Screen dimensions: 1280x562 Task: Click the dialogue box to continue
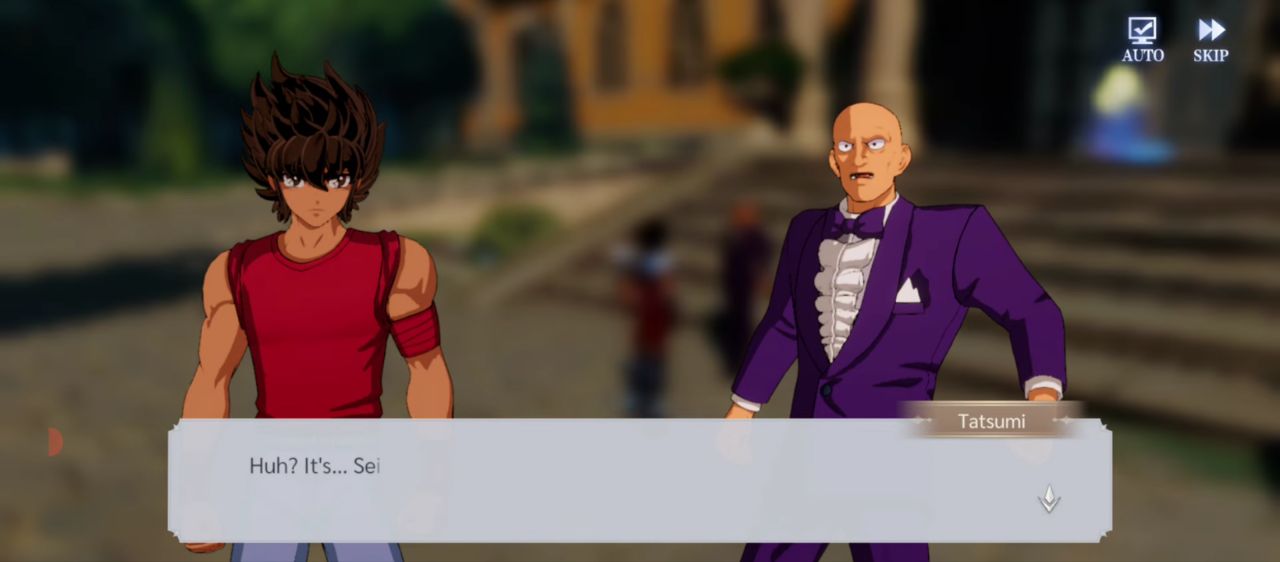tap(640, 482)
